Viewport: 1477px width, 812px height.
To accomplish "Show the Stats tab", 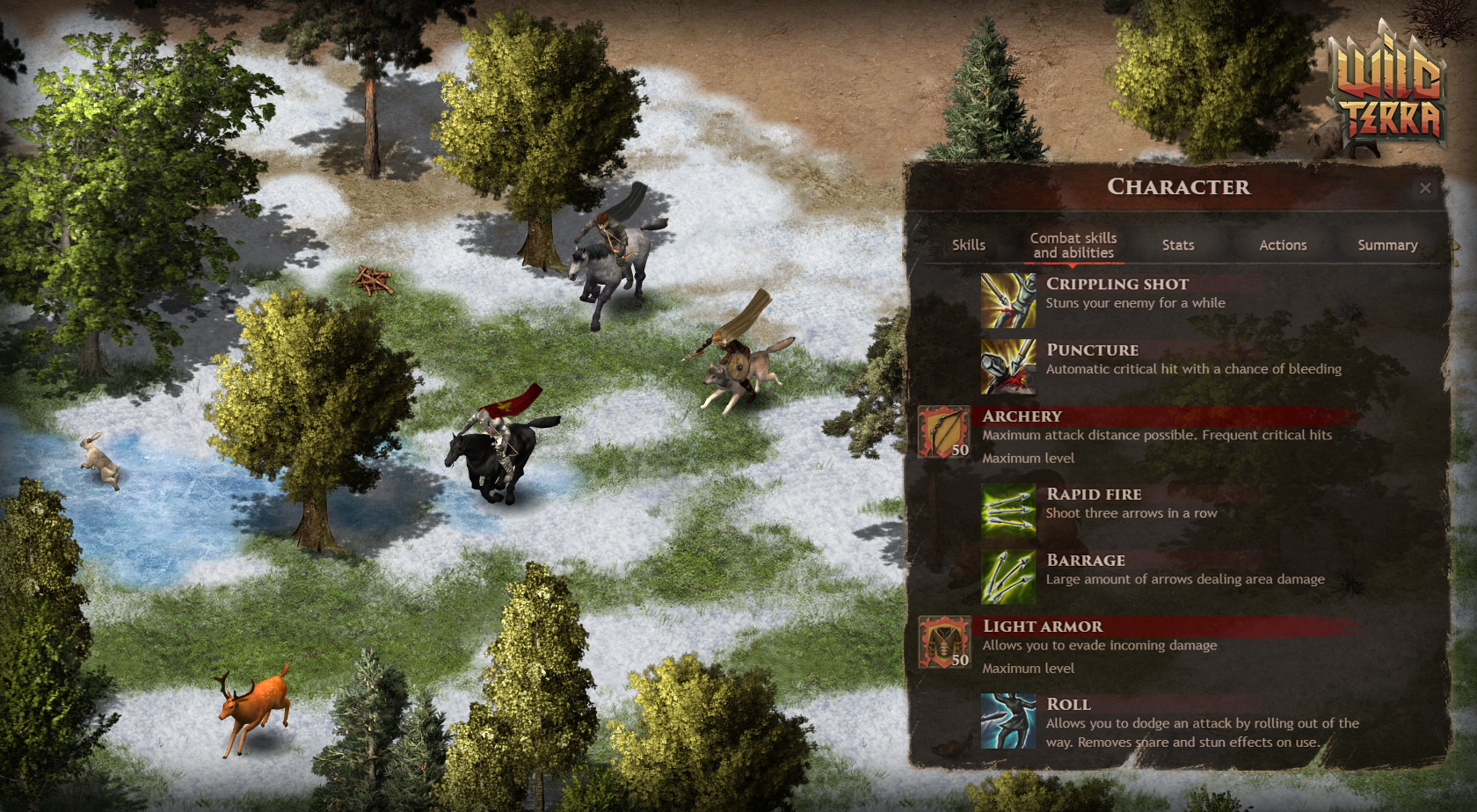I will coord(1177,245).
